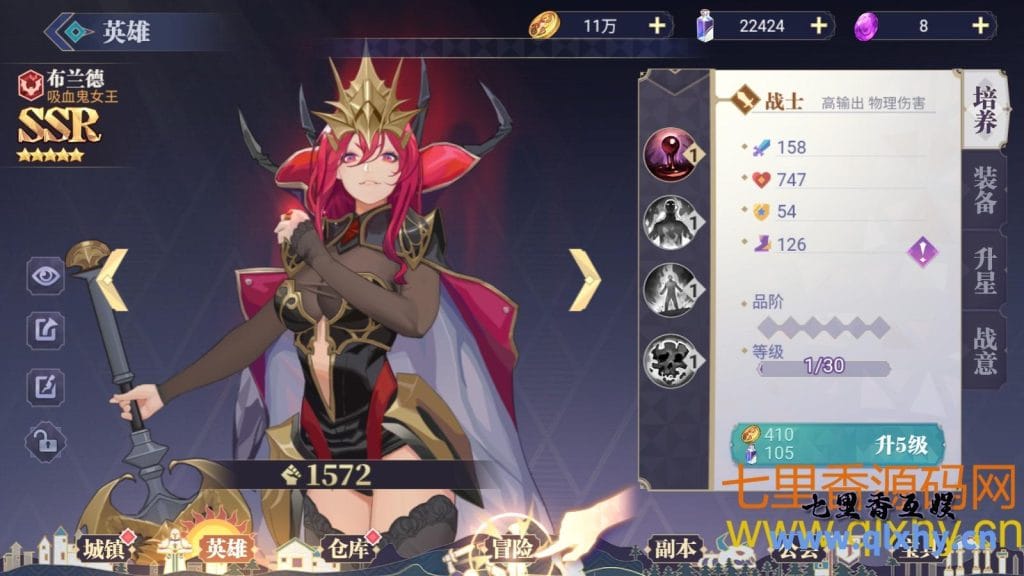This screenshot has width=1024, height=576.
Task: Add more potion currency with the plus button
Action: (818, 26)
